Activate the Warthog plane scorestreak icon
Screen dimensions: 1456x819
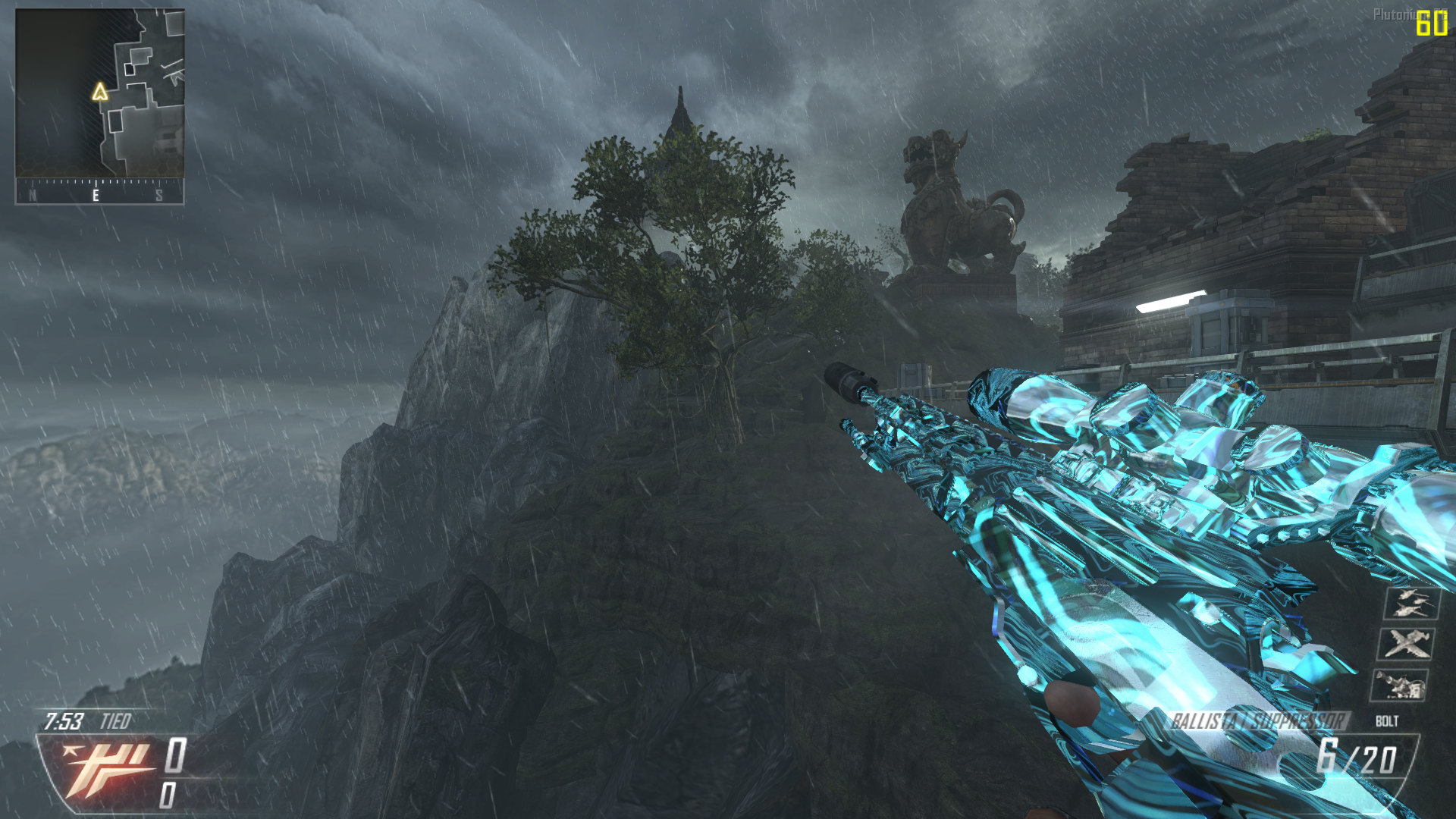(1407, 645)
